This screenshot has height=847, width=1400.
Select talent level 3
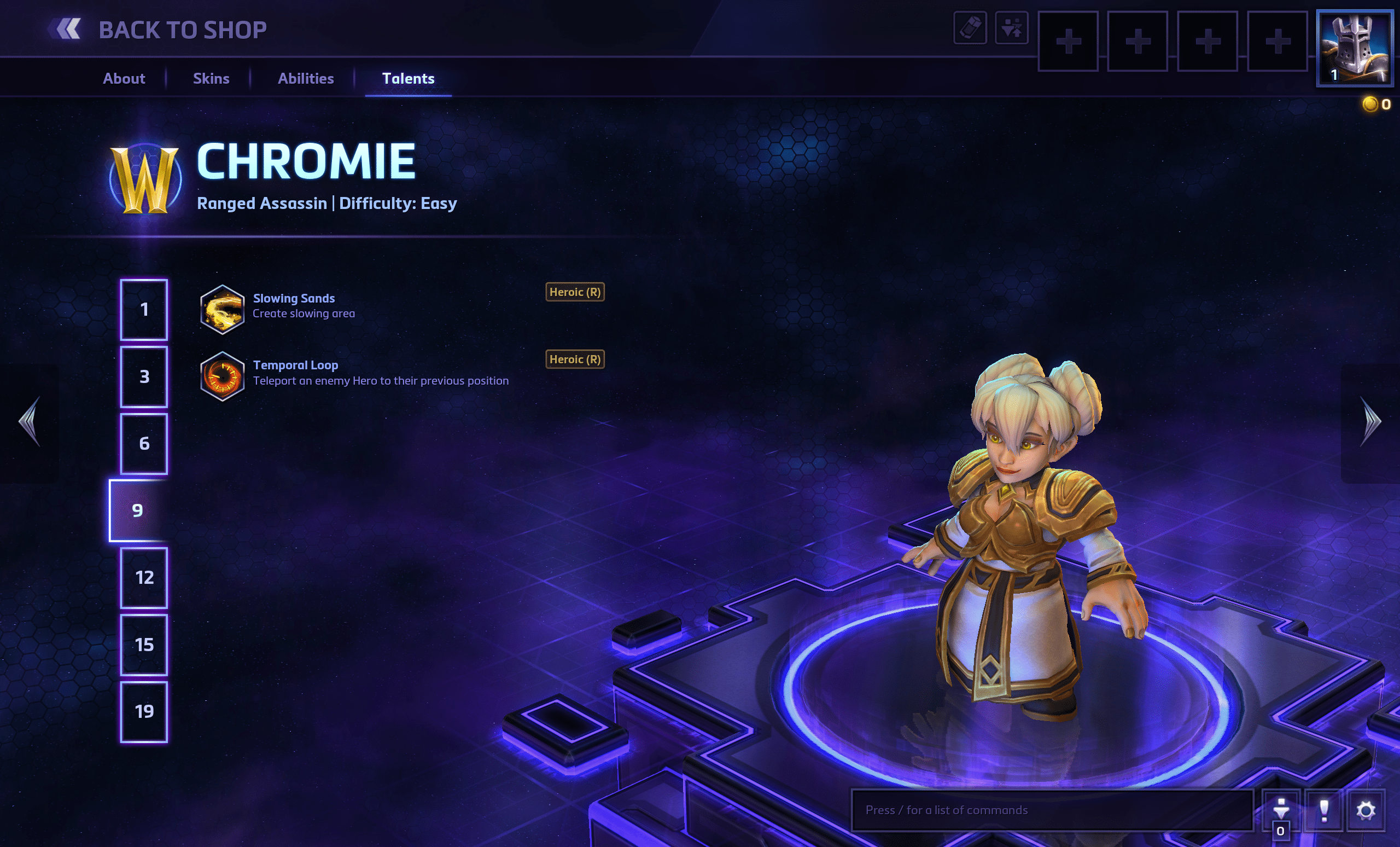point(144,377)
